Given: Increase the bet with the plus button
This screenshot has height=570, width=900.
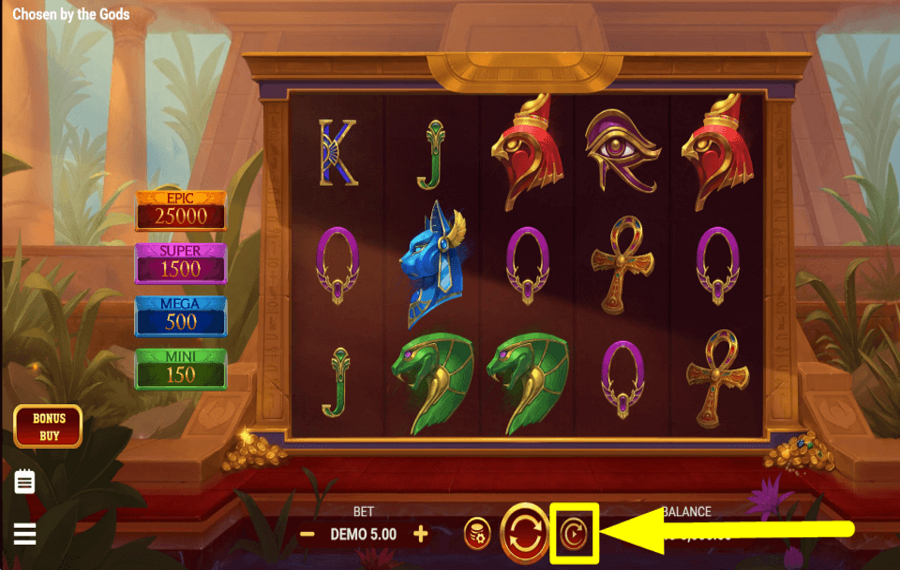Looking at the screenshot, I should pyautogui.click(x=421, y=534).
